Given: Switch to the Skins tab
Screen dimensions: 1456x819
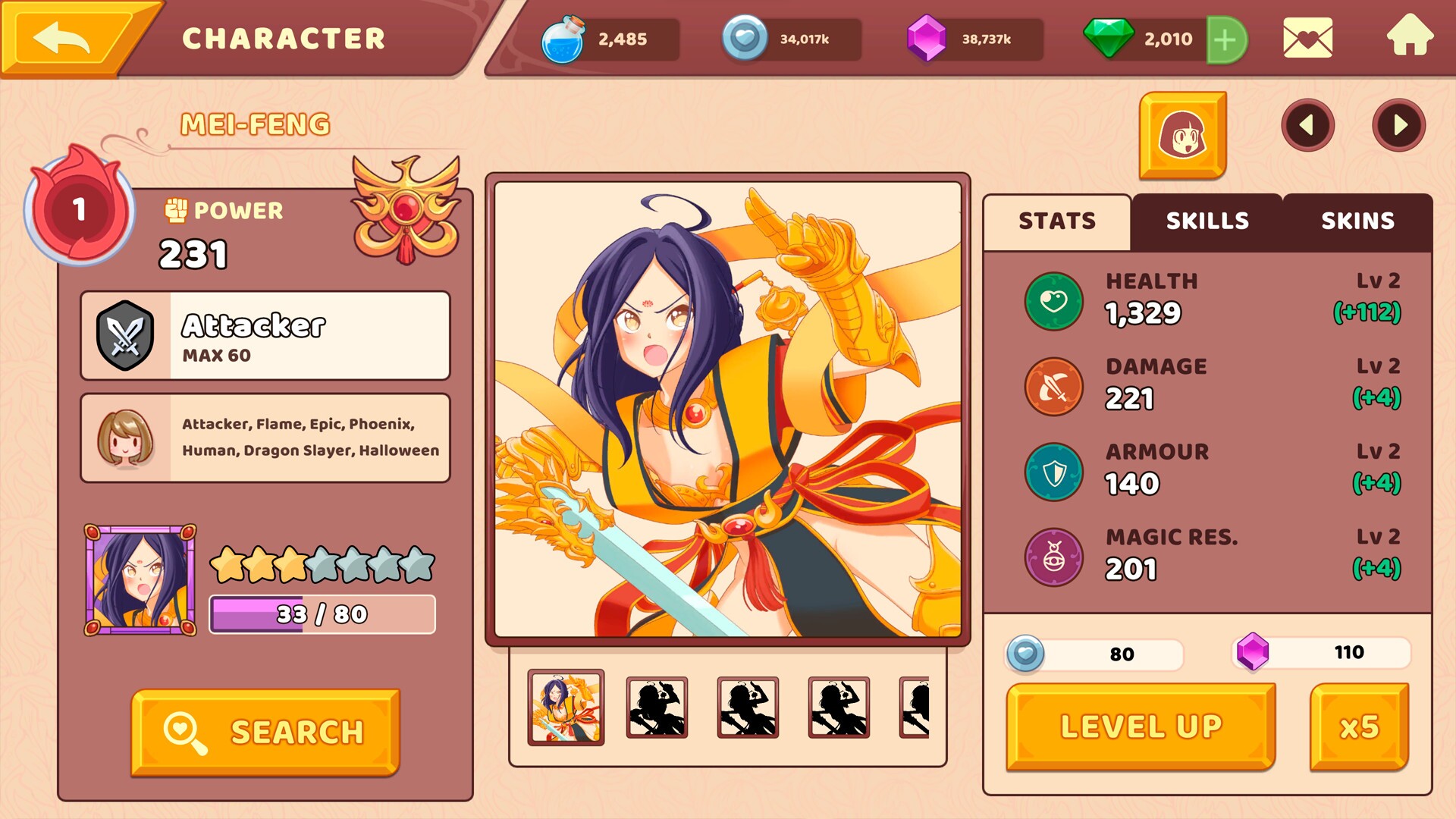Looking at the screenshot, I should (1357, 221).
